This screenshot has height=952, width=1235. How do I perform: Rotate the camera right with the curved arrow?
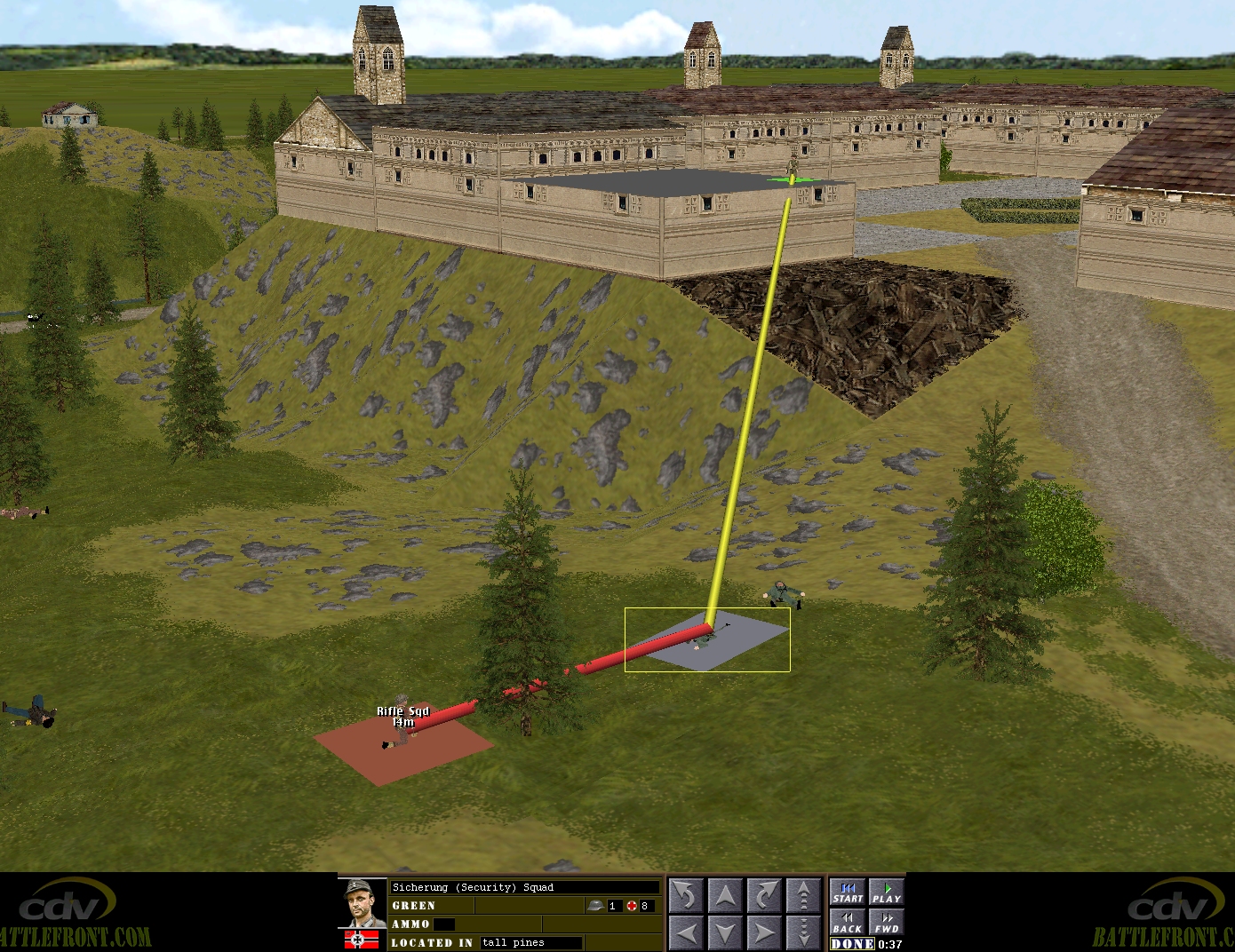point(764,895)
